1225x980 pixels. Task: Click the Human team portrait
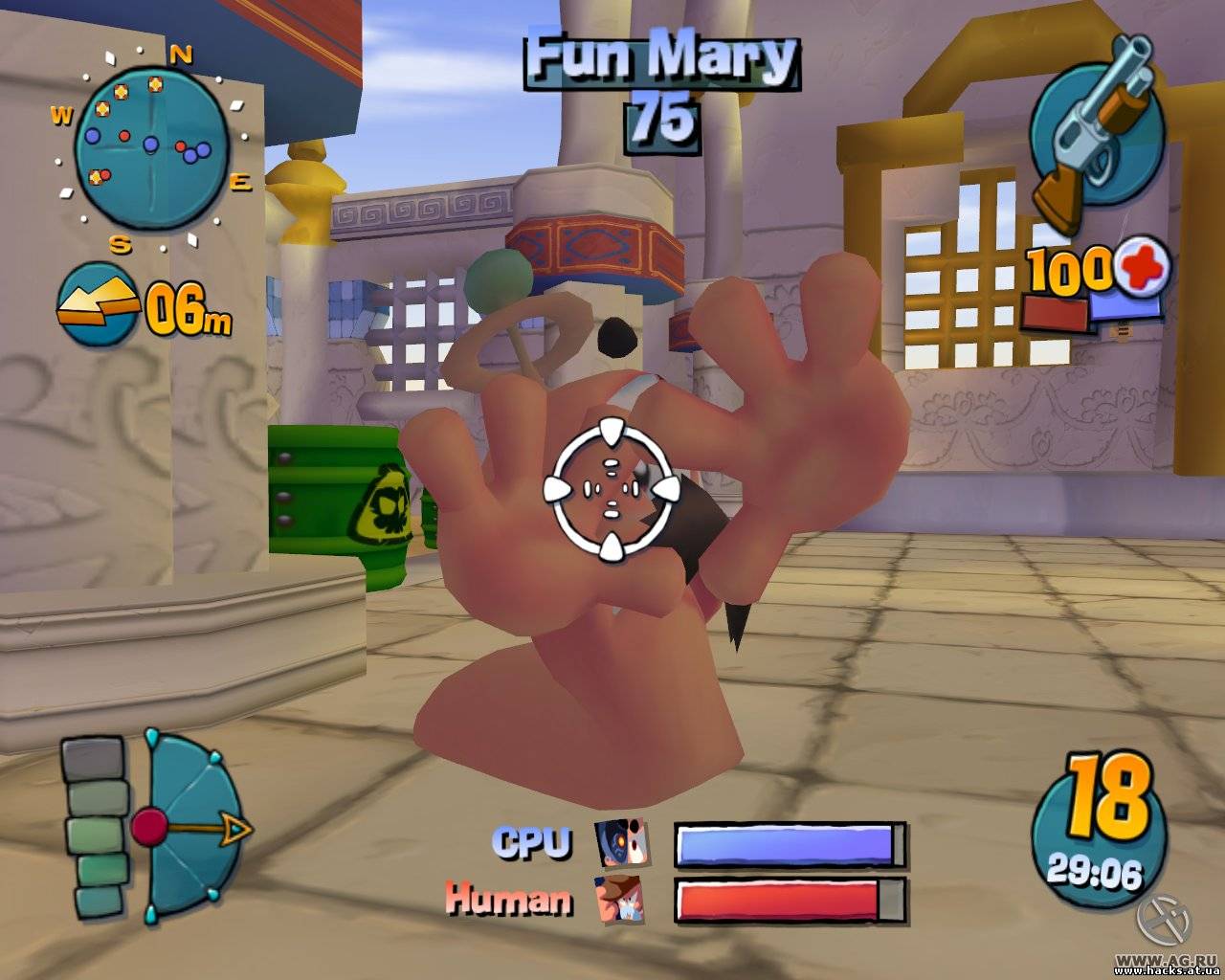(620, 900)
